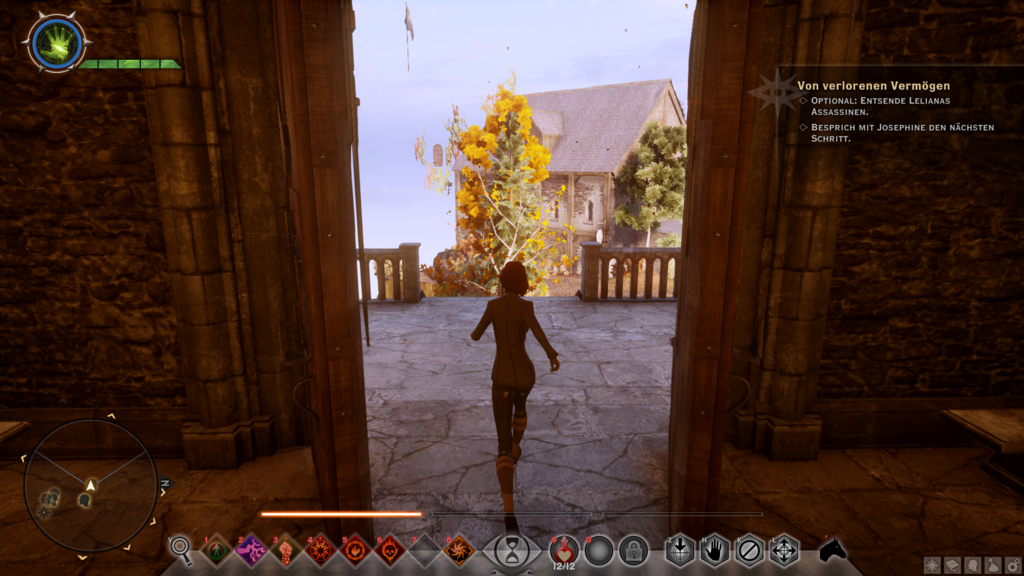Select the padlock locked potion slot
The height and width of the screenshot is (576, 1024).
click(x=633, y=549)
